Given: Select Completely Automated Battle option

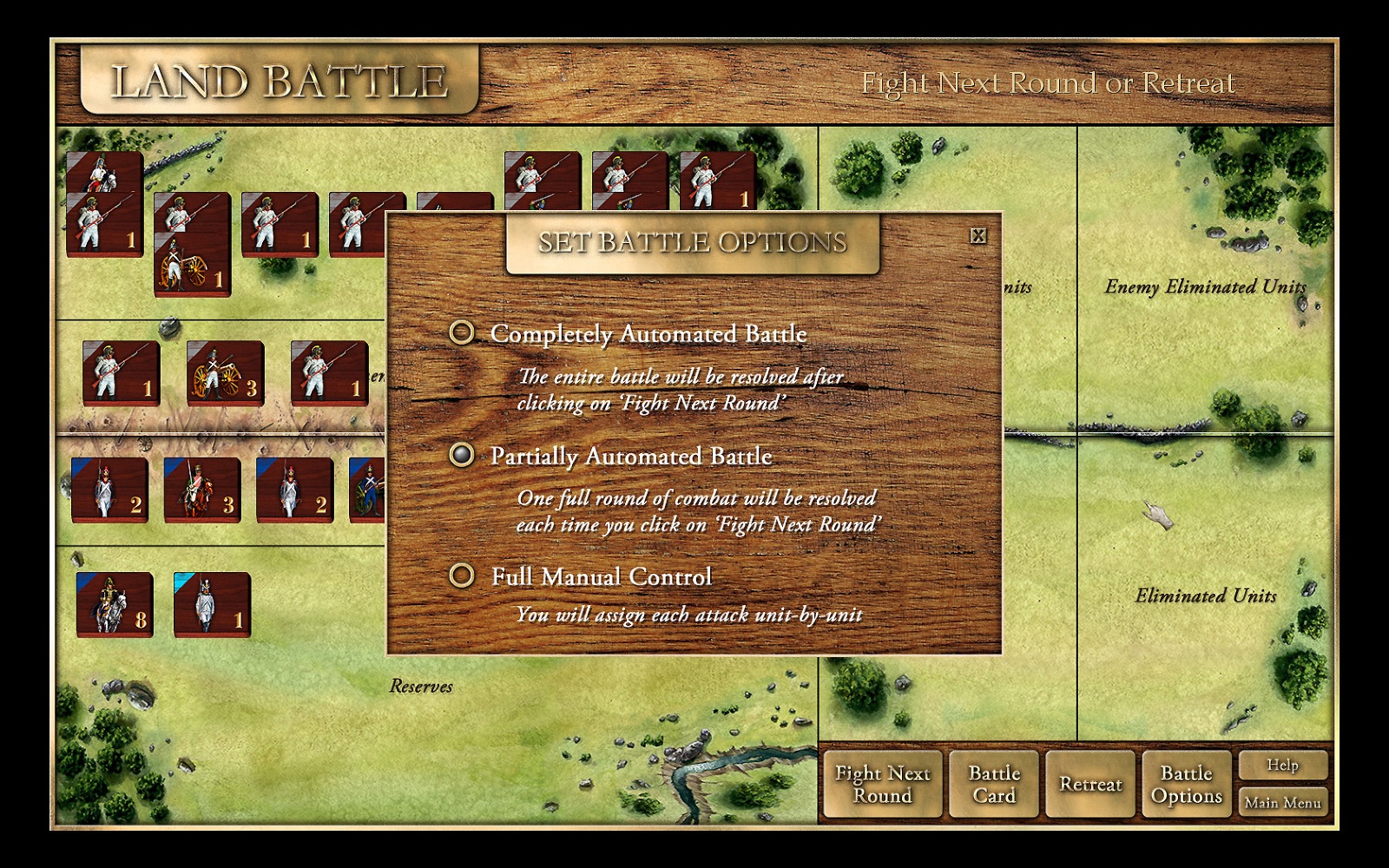Looking at the screenshot, I should coord(462,332).
